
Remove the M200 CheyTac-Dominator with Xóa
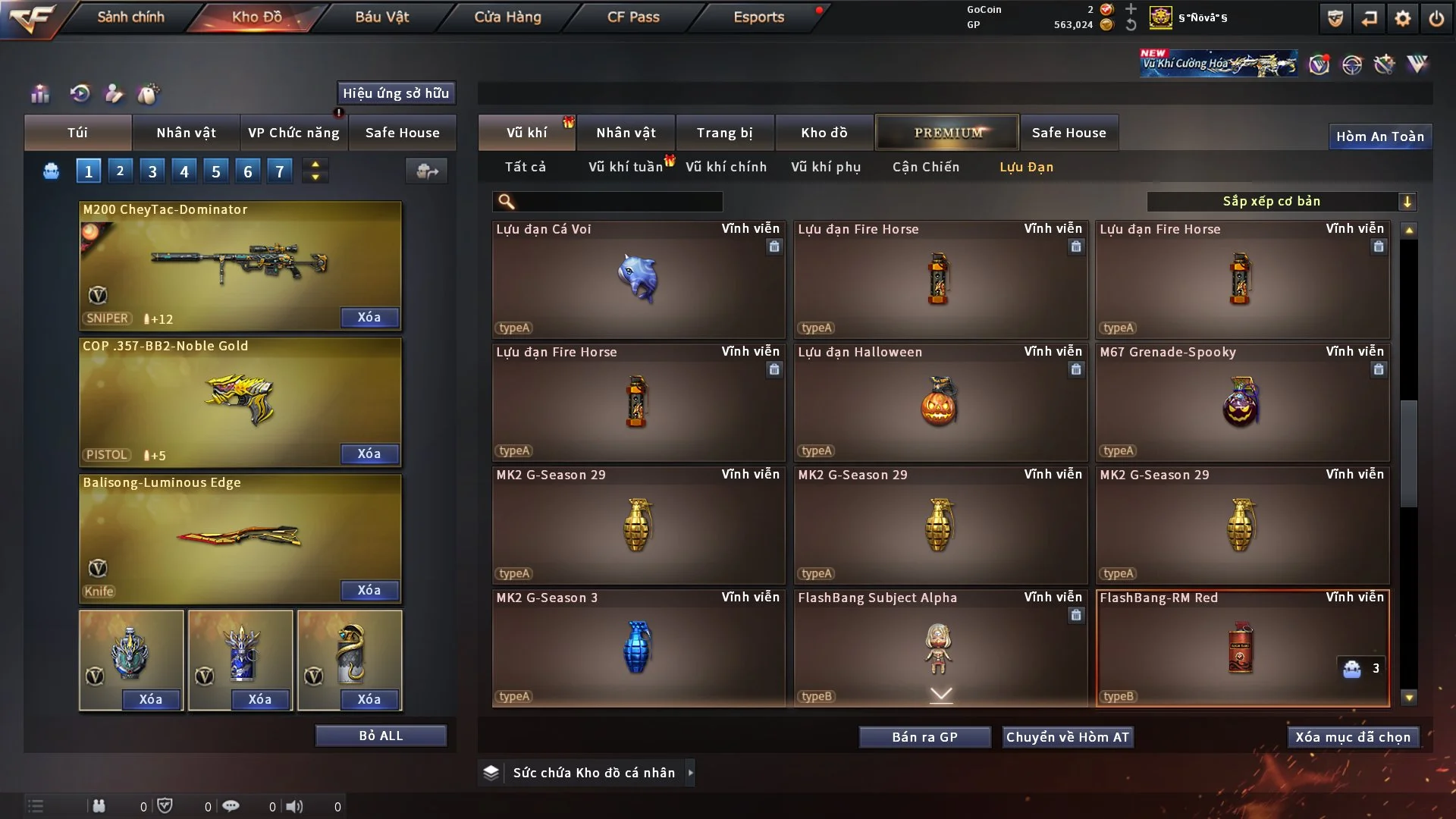coord(369,317)
